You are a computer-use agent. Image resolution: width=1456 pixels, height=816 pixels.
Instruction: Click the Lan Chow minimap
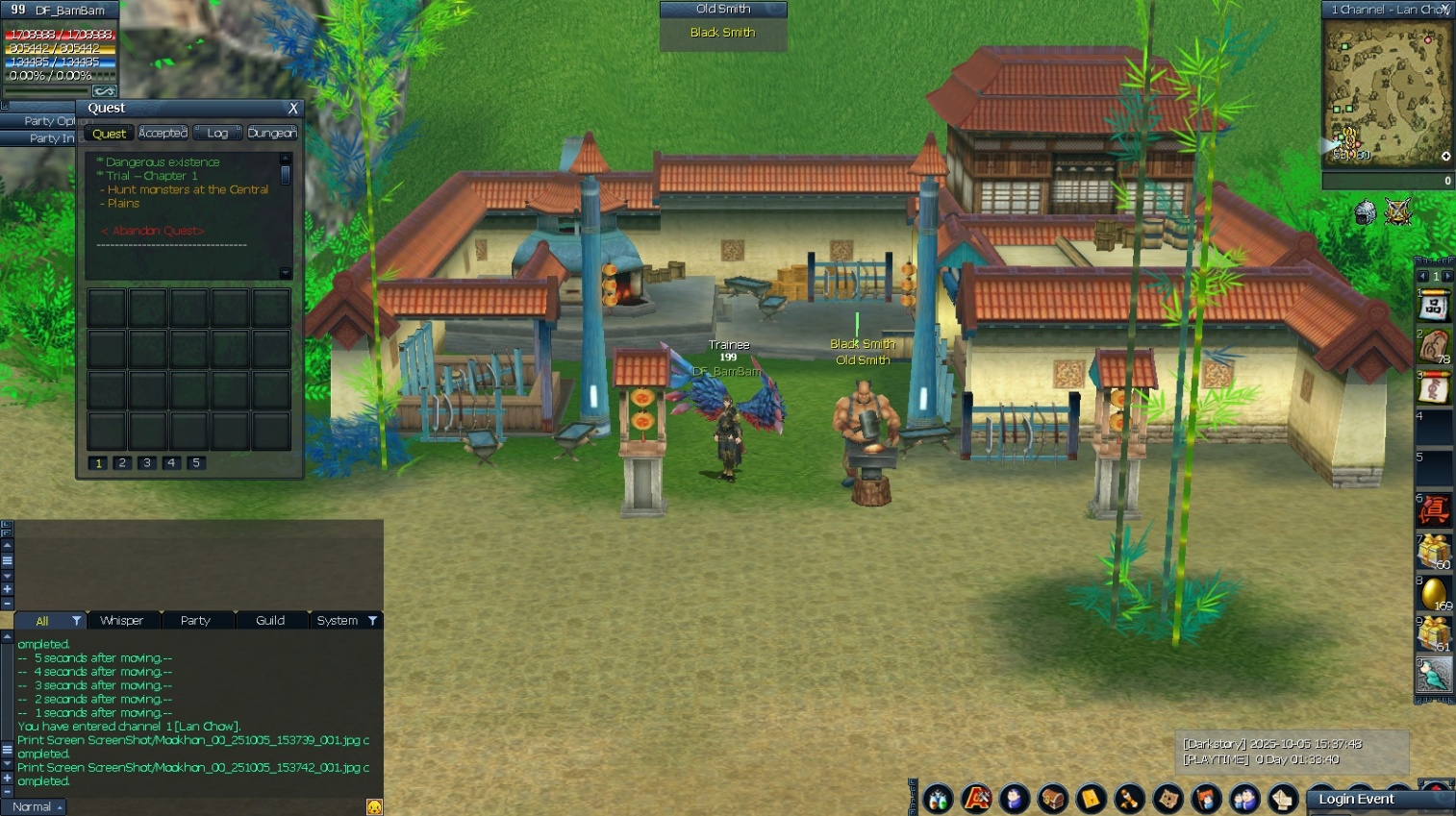pyautogui.click(x=1386, y=92)
